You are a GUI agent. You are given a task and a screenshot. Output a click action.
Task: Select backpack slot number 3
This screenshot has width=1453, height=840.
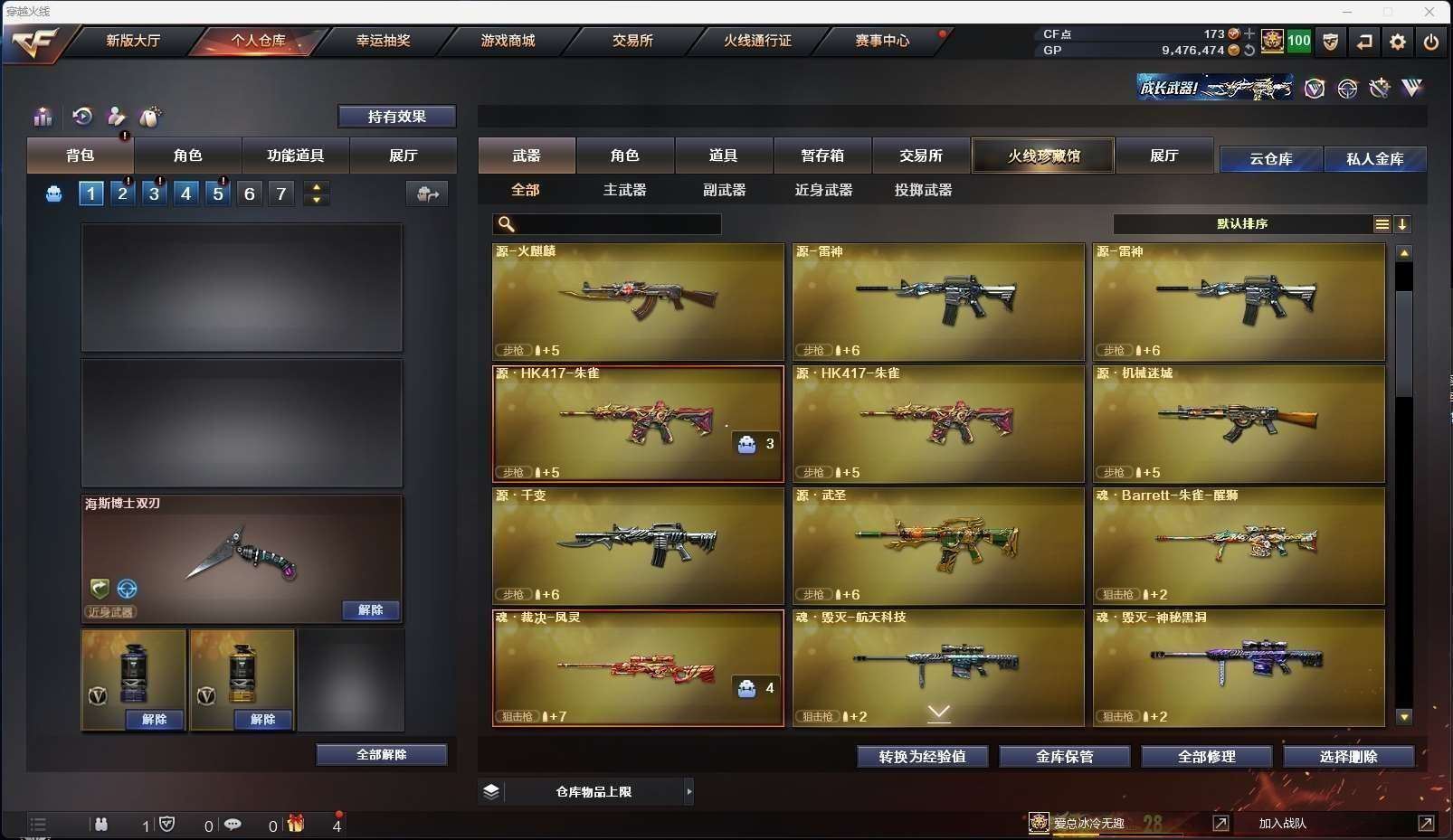155,193
